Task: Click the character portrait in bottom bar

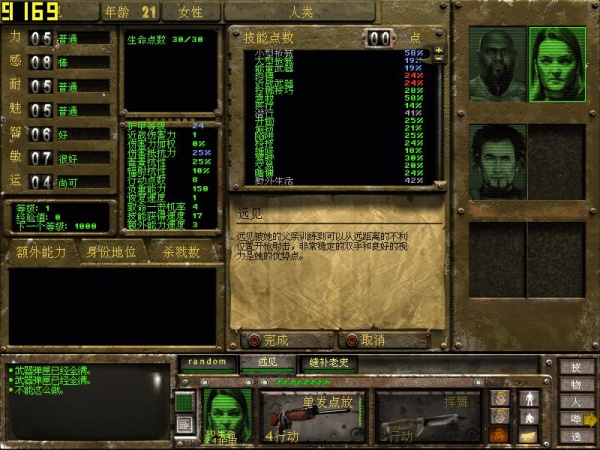Action: click(x=227, y=413)
